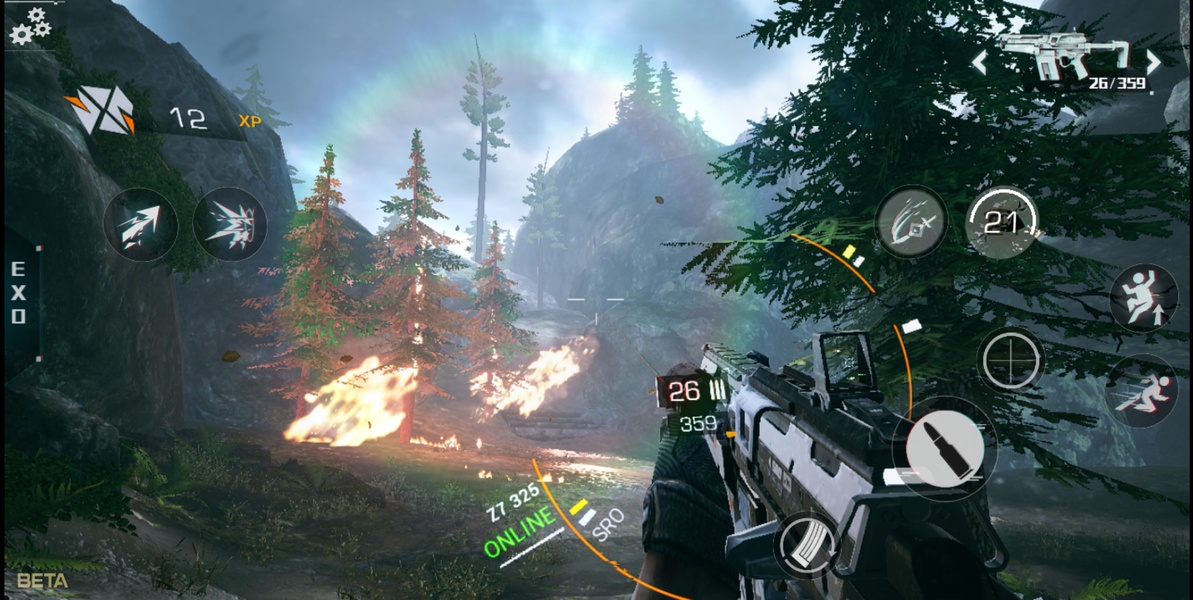Activate the ability showing cooldown 21
The height and width of the screenshot is (600, 1193).
[1002, 223]
